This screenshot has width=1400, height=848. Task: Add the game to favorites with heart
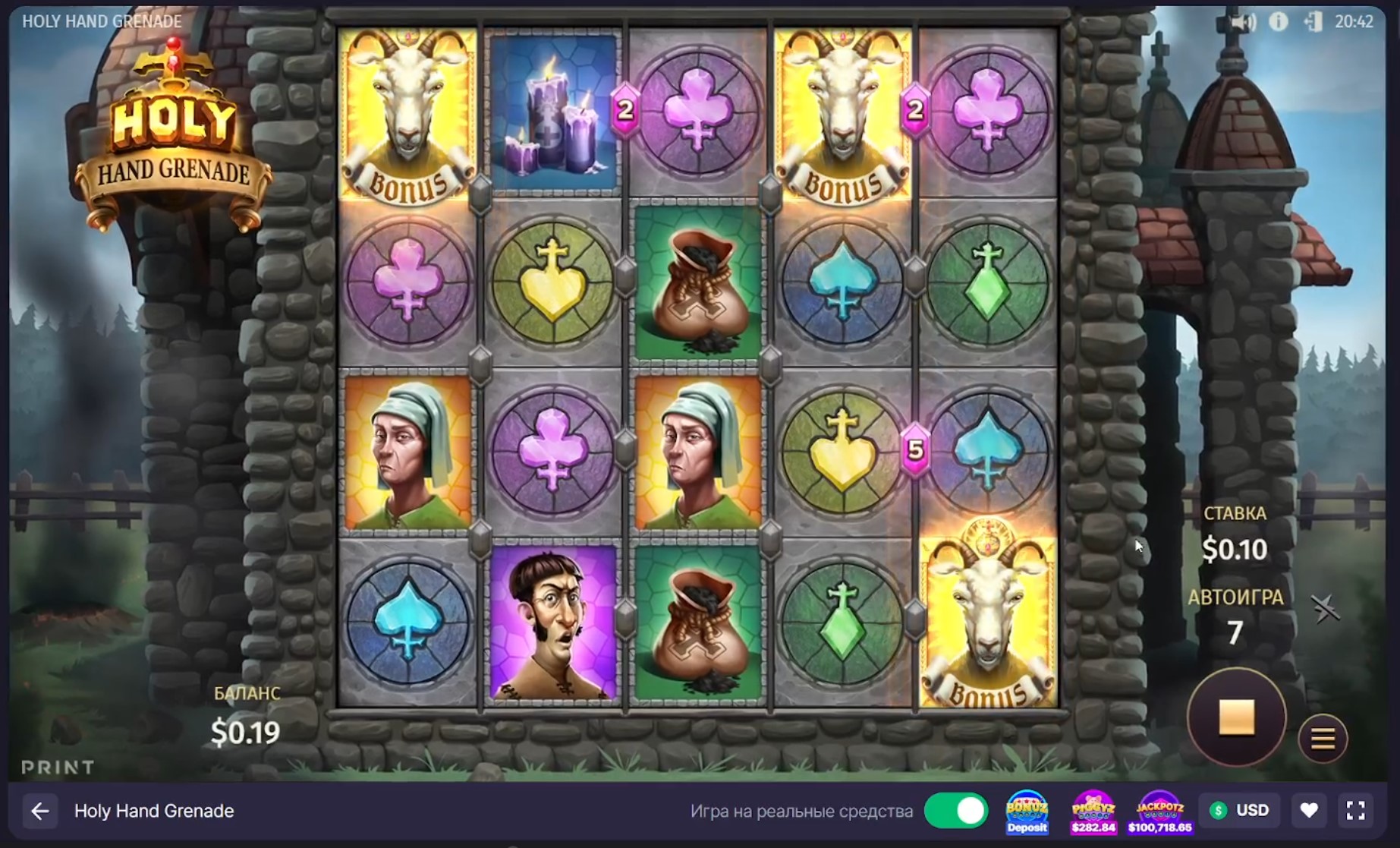[x=1309, y=811]
